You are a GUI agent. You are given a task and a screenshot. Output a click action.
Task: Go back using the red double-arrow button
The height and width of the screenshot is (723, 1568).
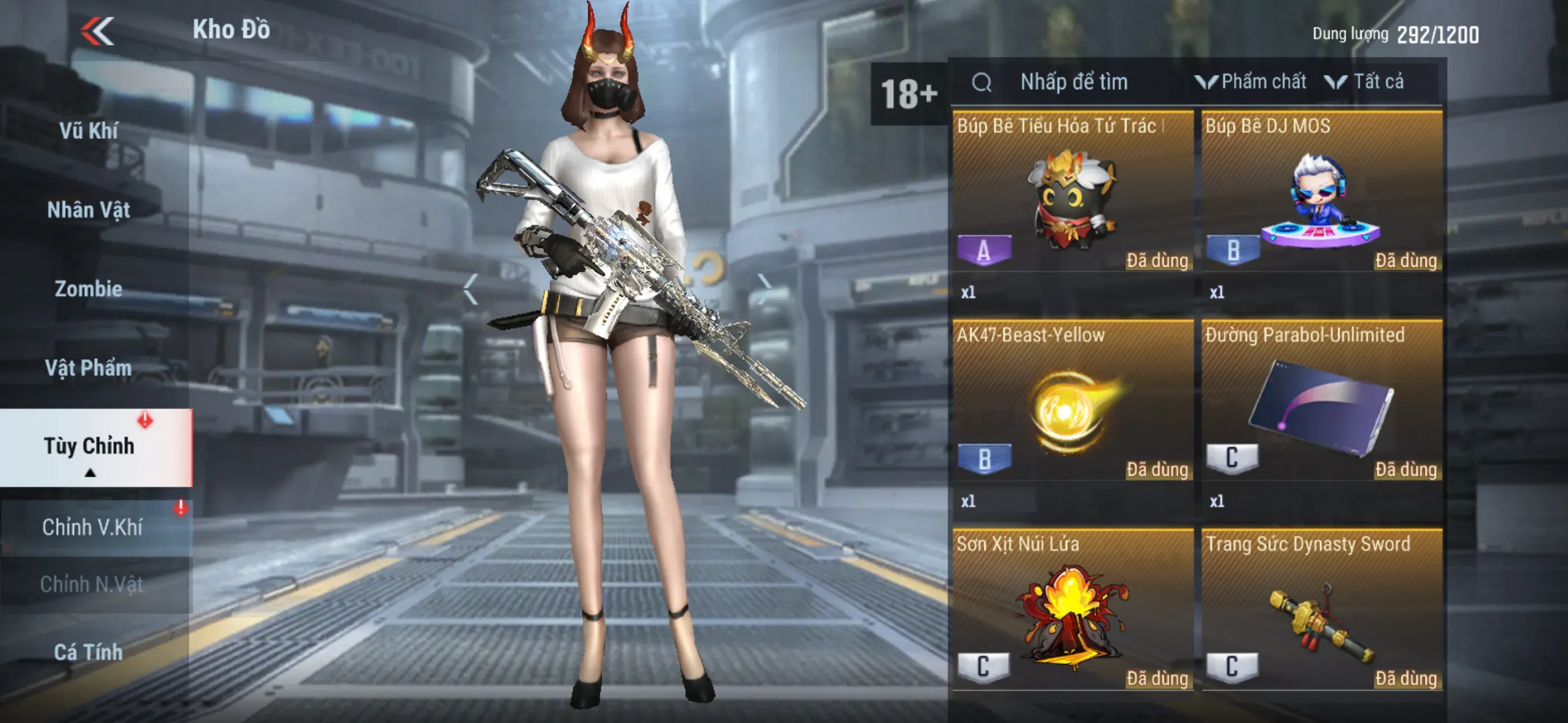[x=98, y=30]
